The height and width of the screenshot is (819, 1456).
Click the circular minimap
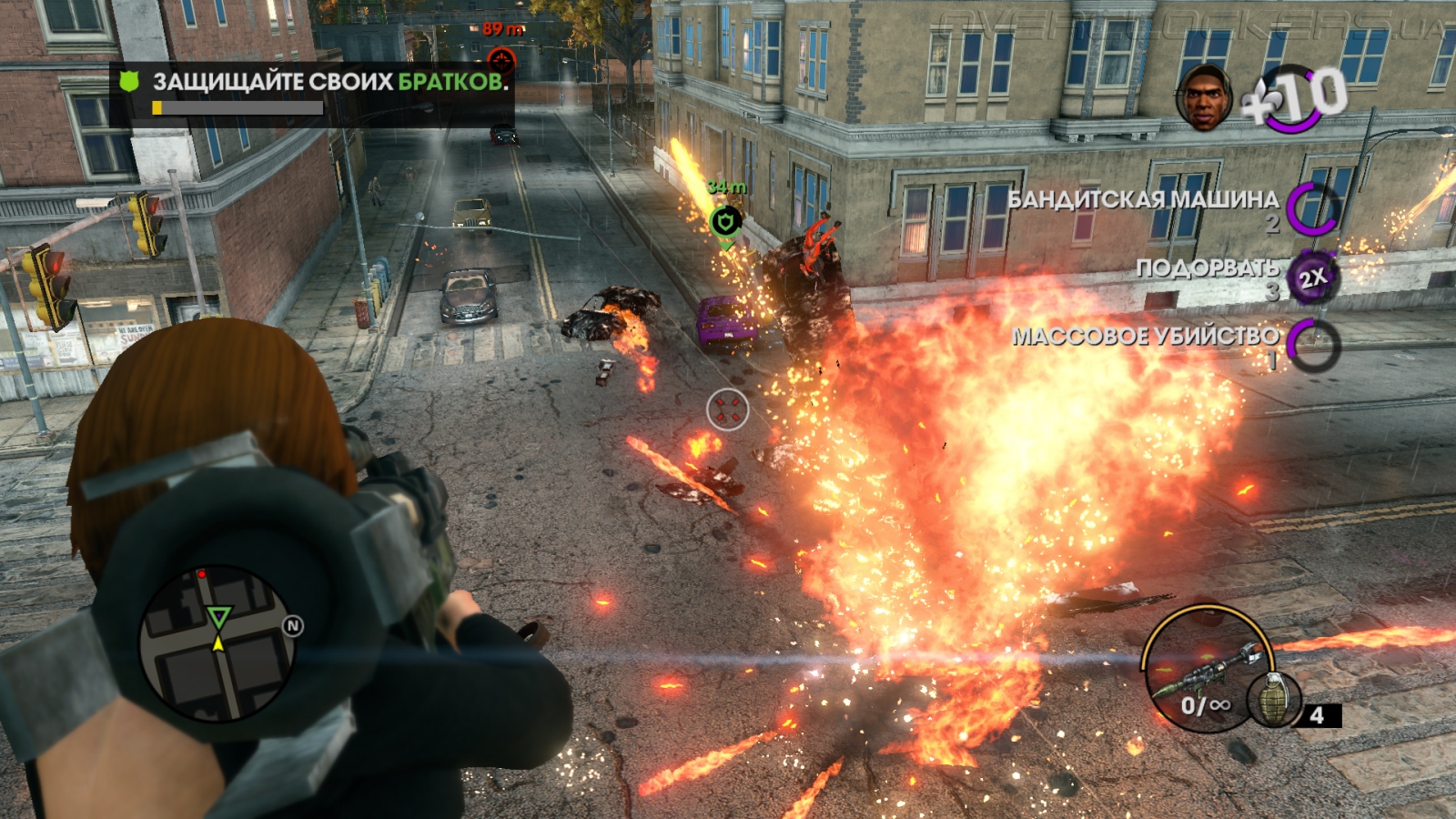(x=217, y=642)
